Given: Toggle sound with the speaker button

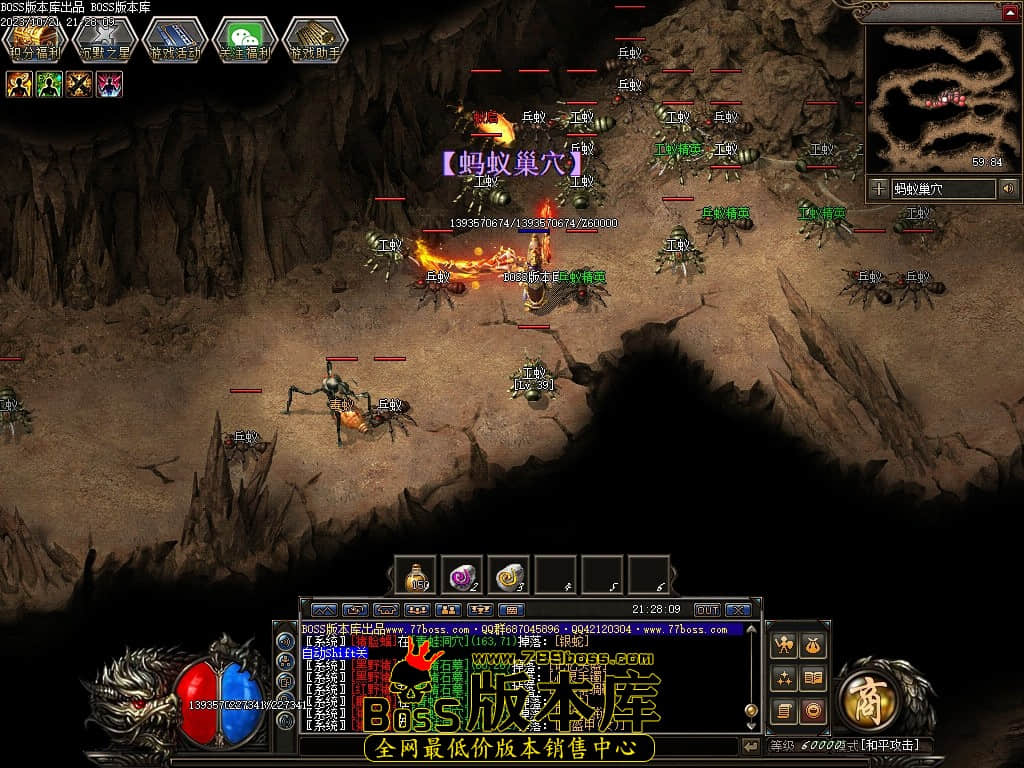Looking at the screenshot, I should point(1008,188).
